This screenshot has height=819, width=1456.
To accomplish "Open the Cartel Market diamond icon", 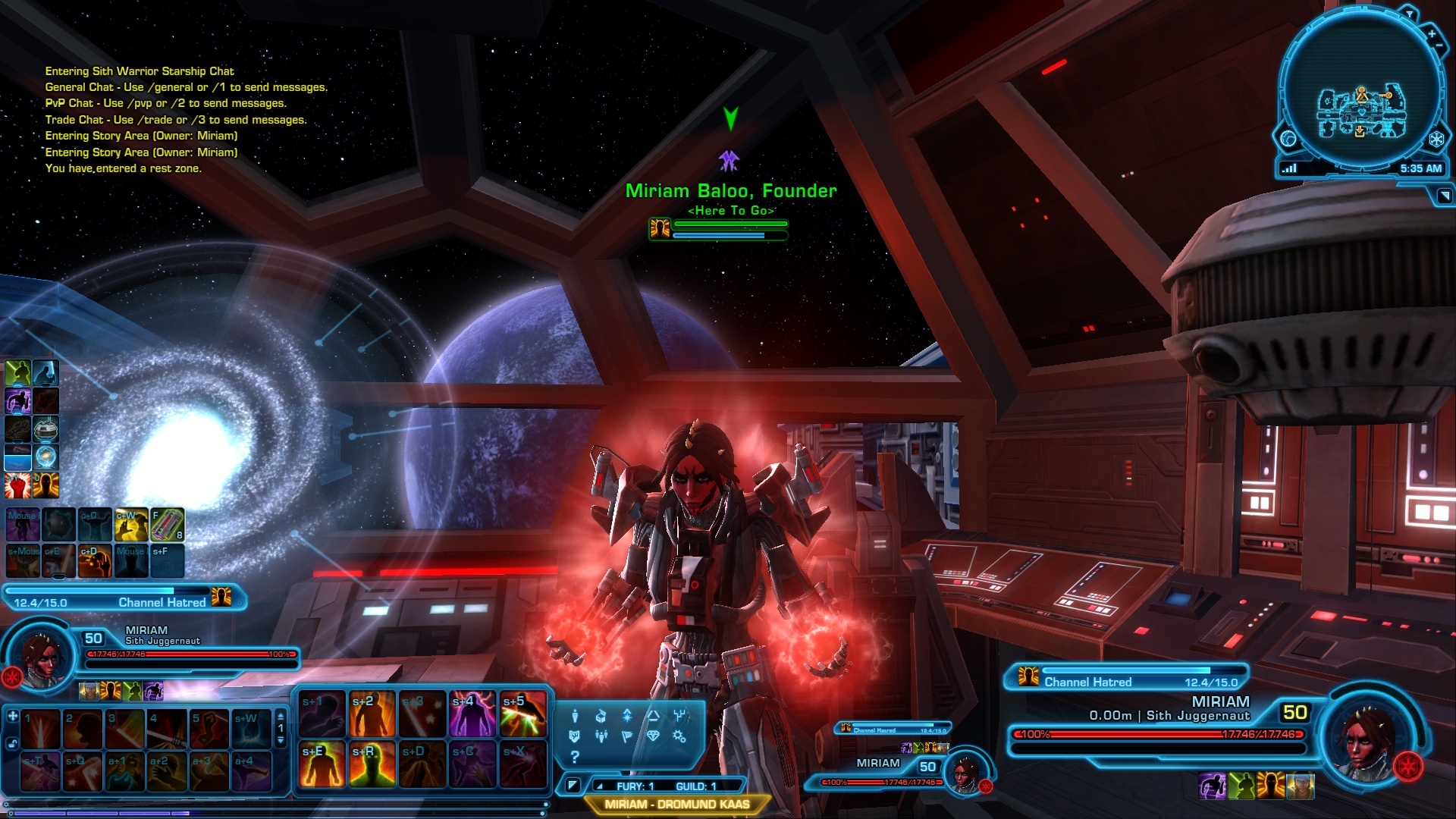I will (x=653, y=736).
